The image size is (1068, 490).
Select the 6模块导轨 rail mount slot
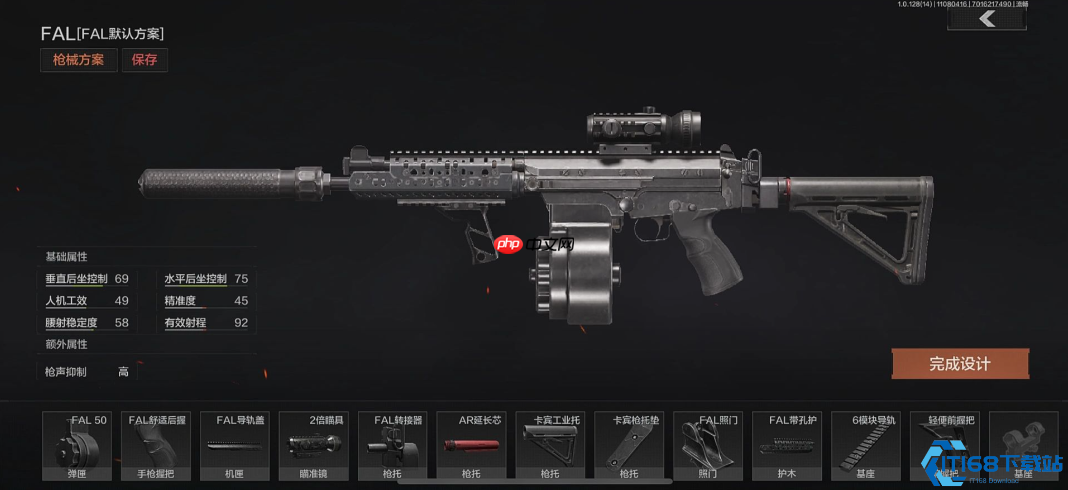click(x=866, y=446)
